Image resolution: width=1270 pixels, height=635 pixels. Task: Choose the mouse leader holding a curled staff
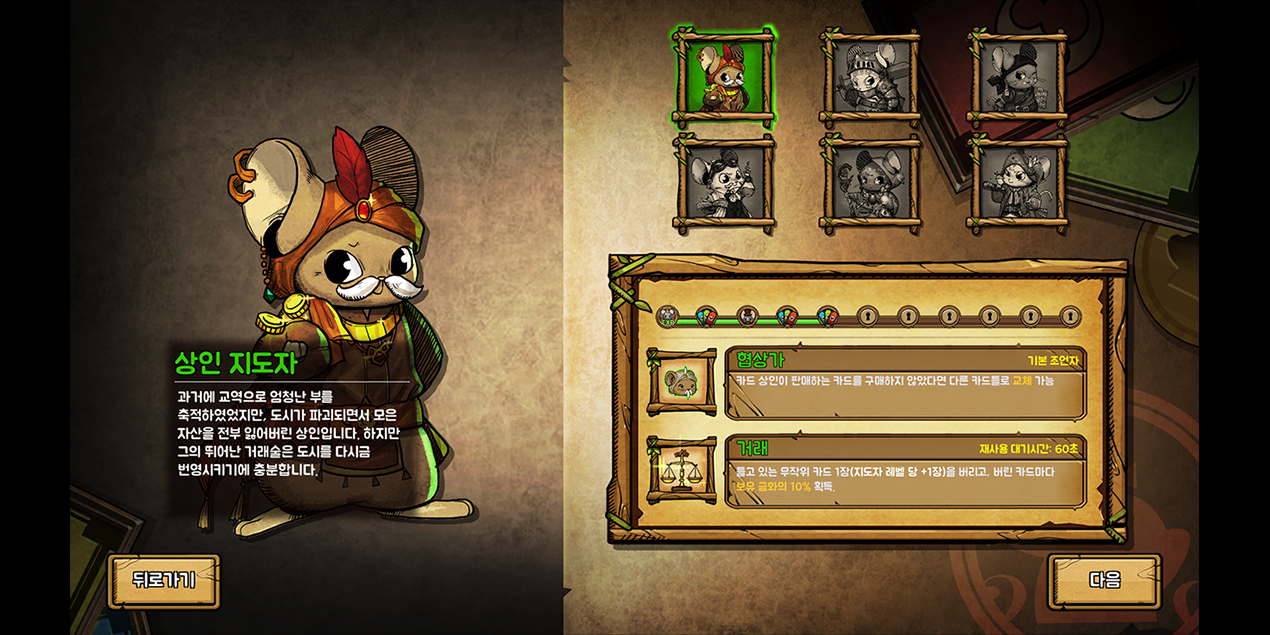[869, 184]
